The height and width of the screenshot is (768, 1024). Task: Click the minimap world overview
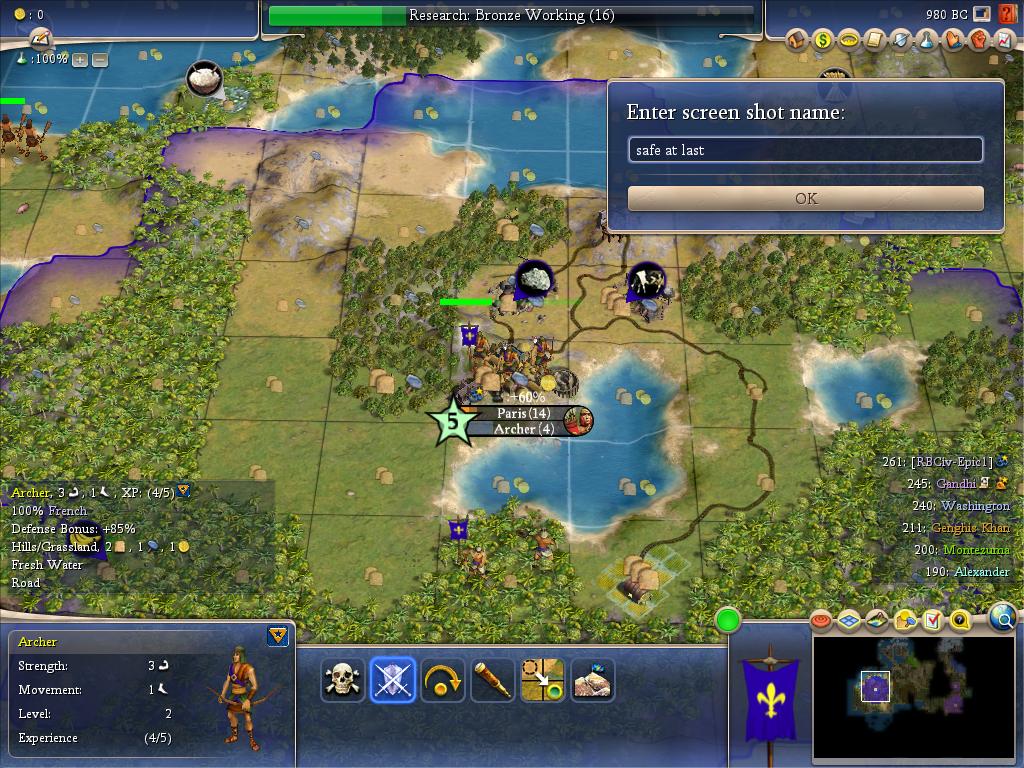912,697
